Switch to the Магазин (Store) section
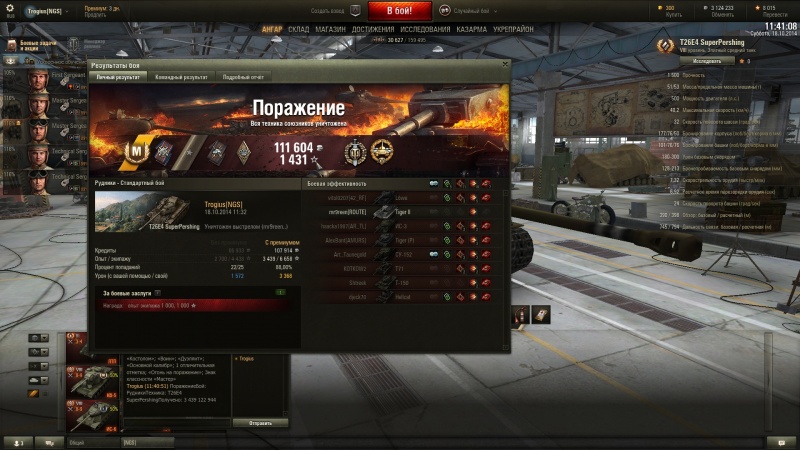The height and width of the screenshot is (450, 800). (333, 30)
